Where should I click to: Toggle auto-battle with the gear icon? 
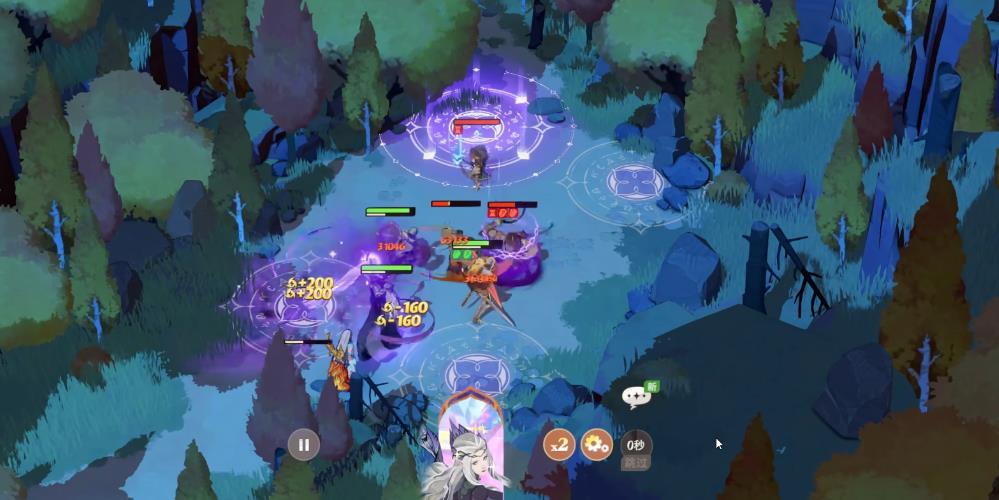point(596,444)
